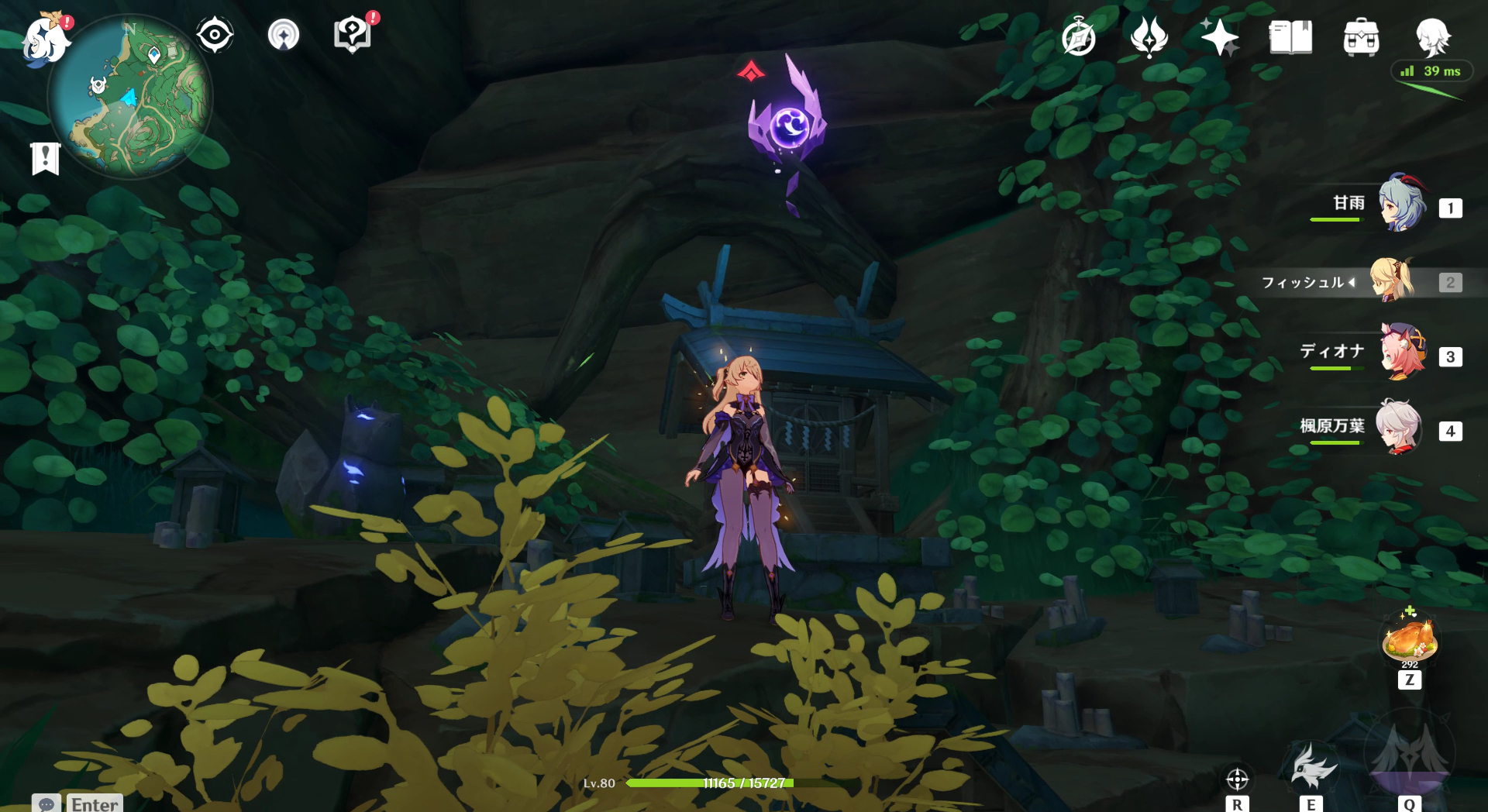Open the battle pass flame icon

[x=1149, y=37]
